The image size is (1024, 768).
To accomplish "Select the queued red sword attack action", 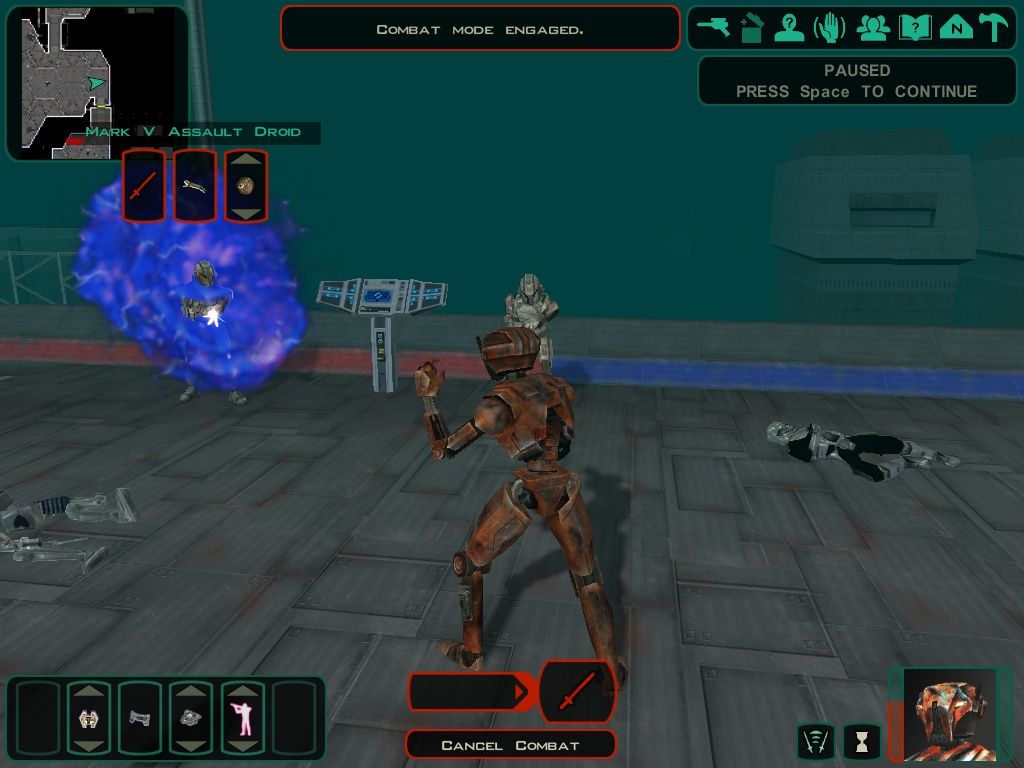I will coord(577,691).
